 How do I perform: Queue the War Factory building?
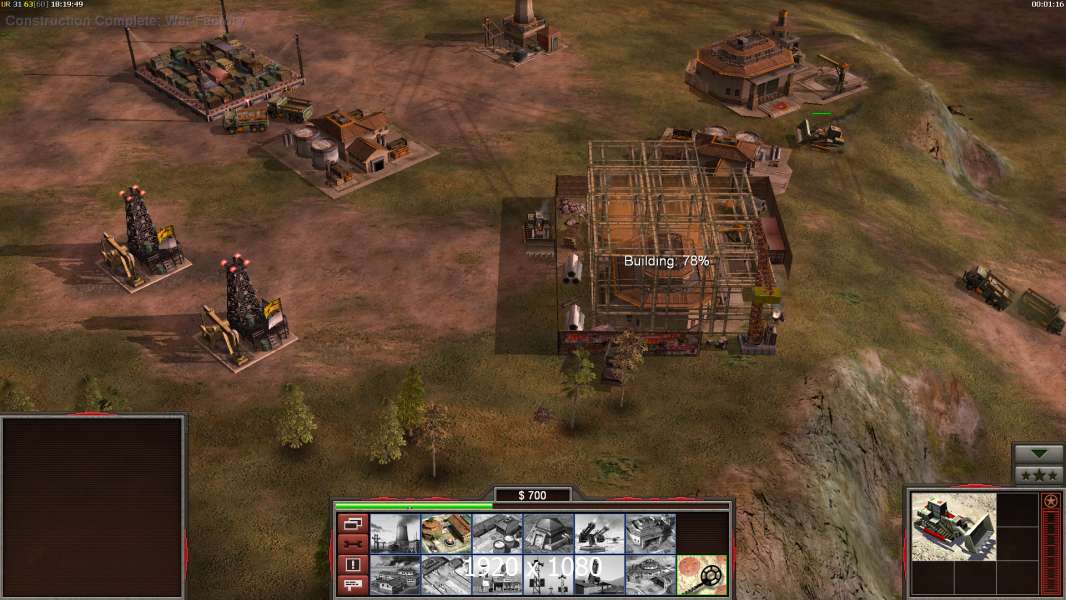tap(650, 534)
